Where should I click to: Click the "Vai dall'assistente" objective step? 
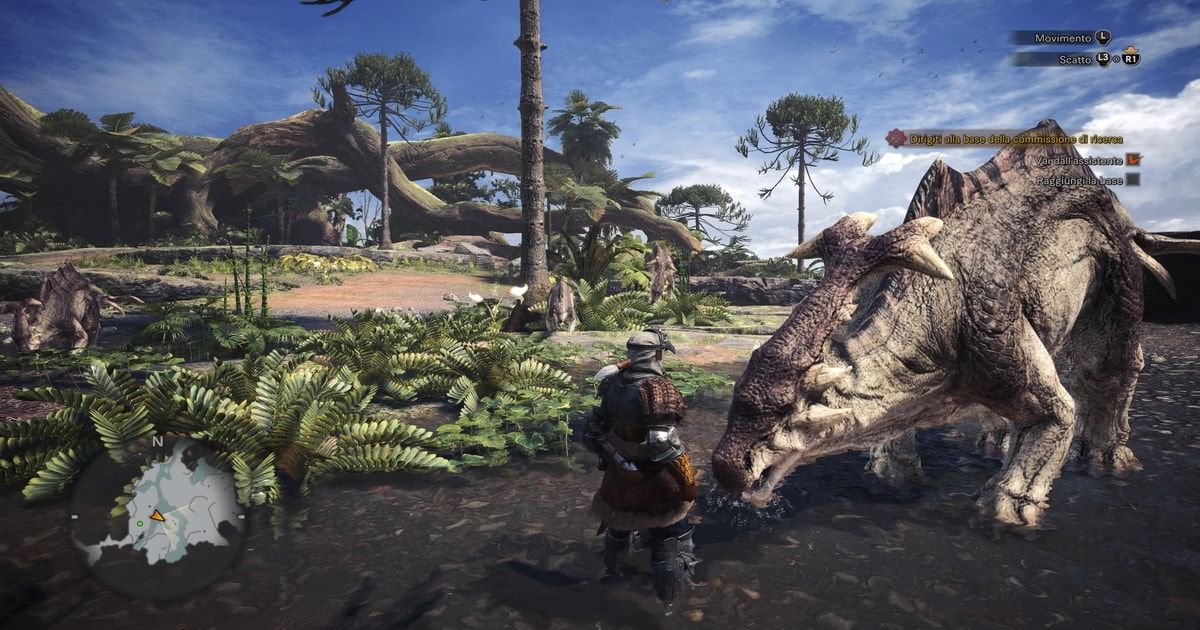(x=1077, y=159)
